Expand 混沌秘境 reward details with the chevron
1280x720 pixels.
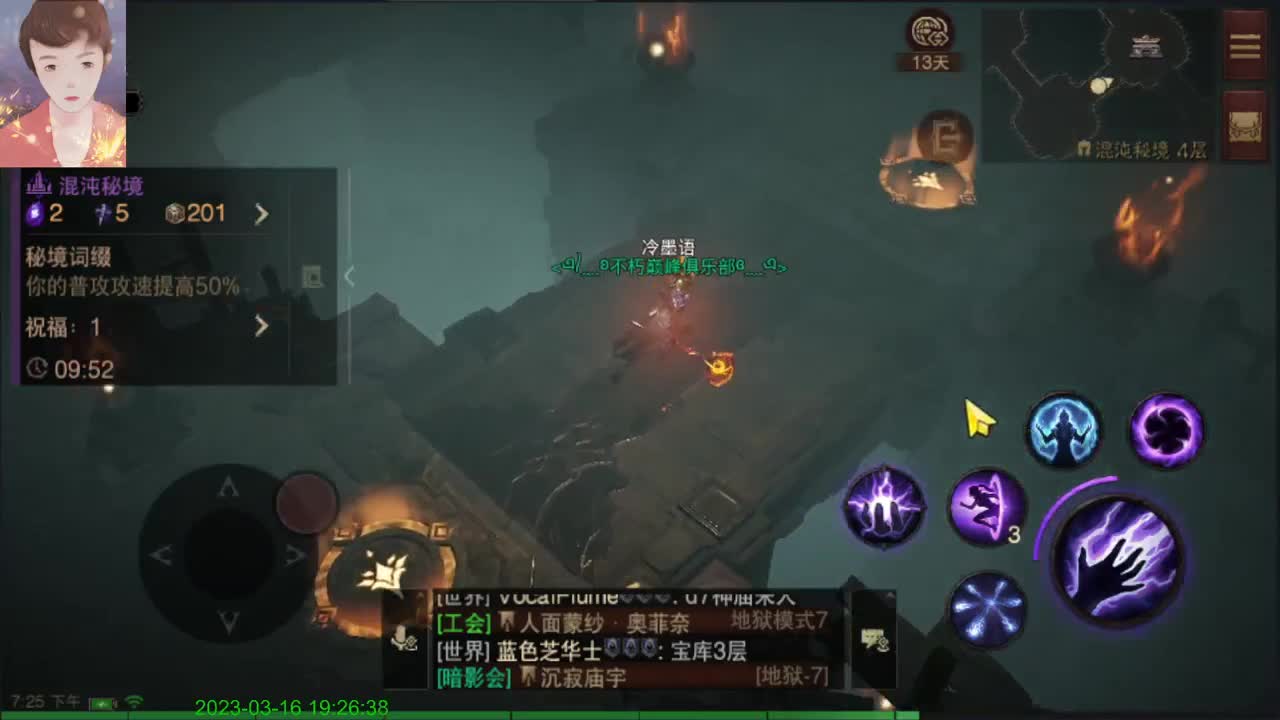(262, 212)
